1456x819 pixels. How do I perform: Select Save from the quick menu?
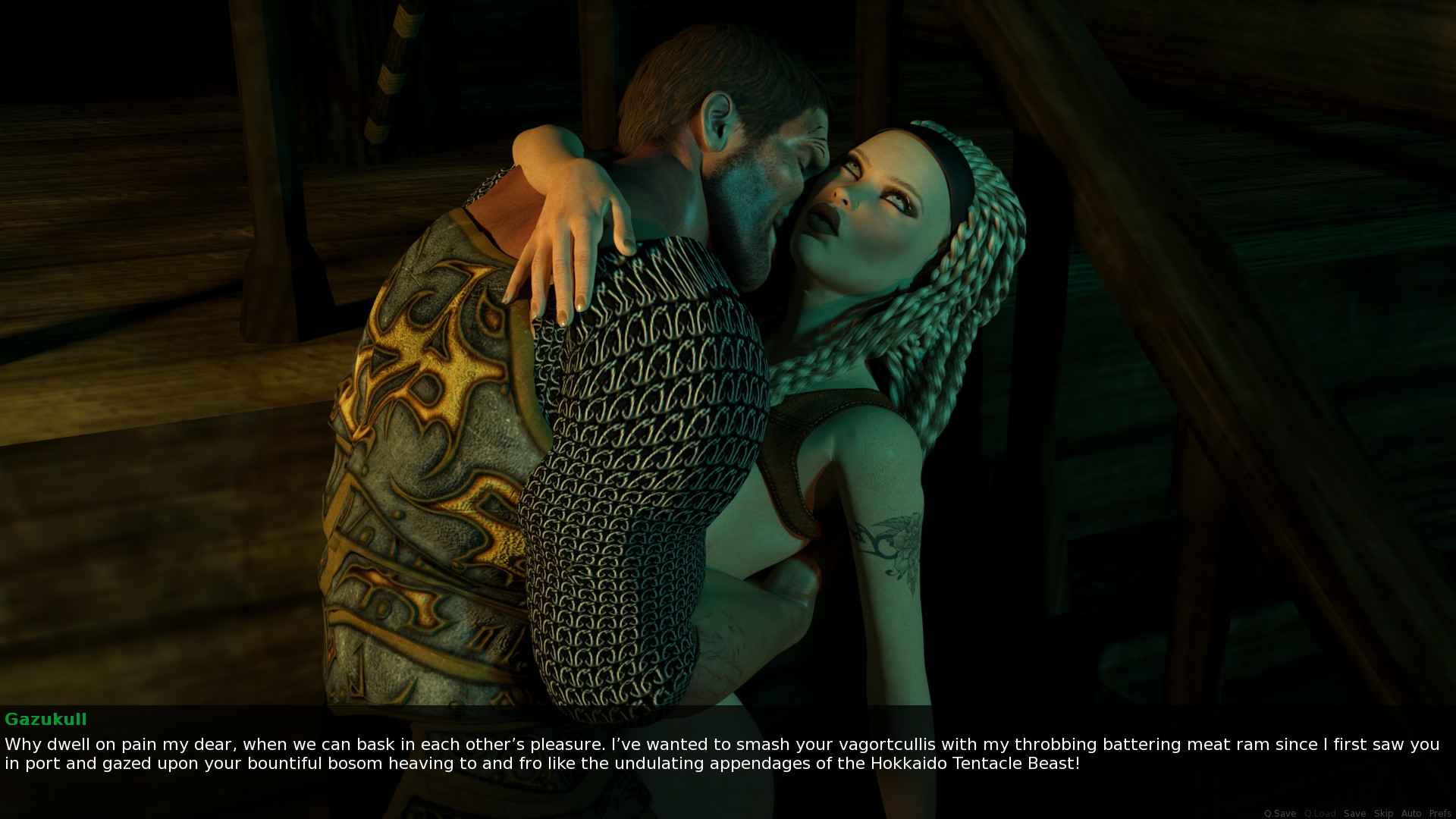click(1355, 814)
